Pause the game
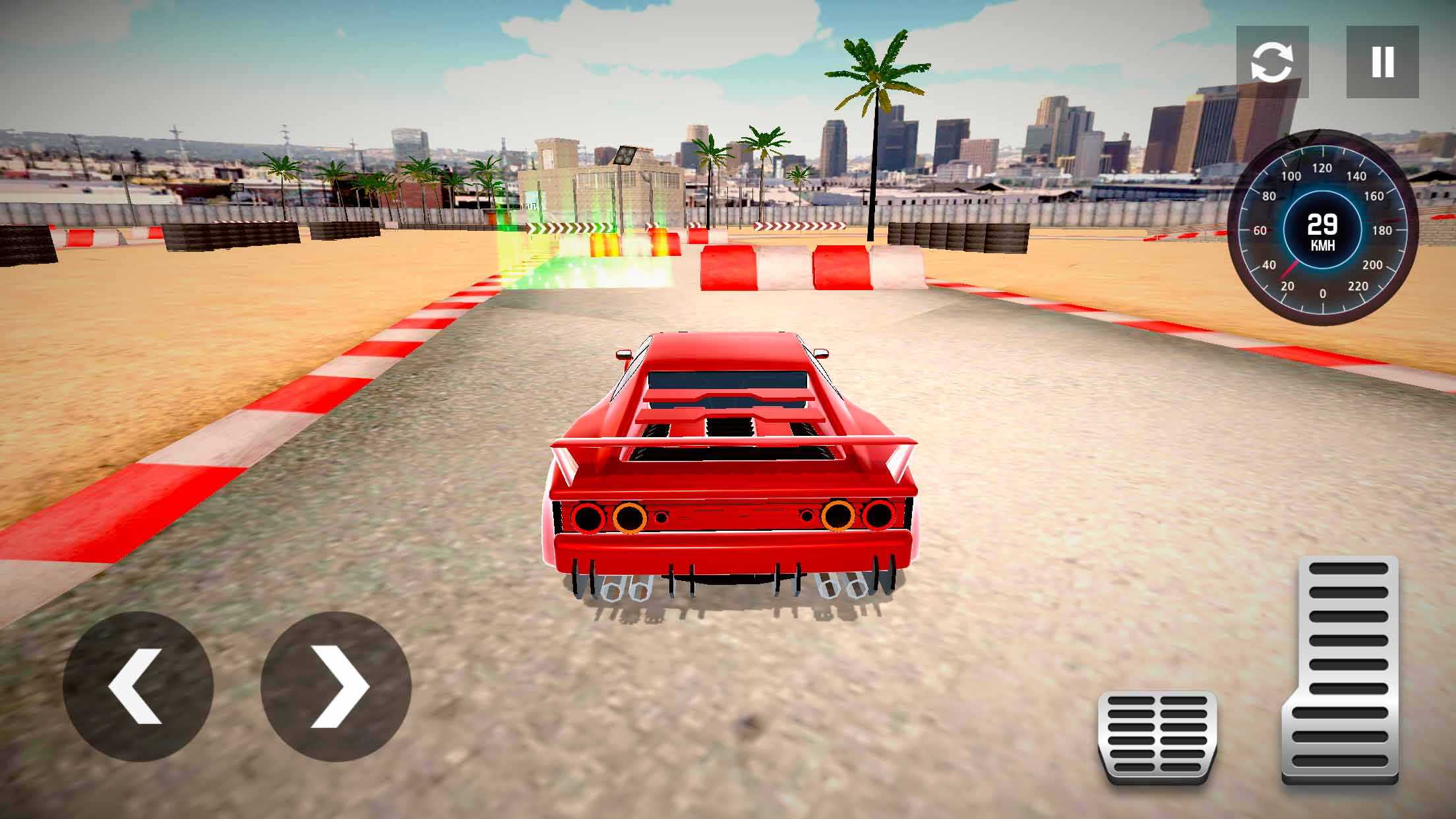Image resolution: width=1456 pixels, height=819 pixels. pos(1382,62)
